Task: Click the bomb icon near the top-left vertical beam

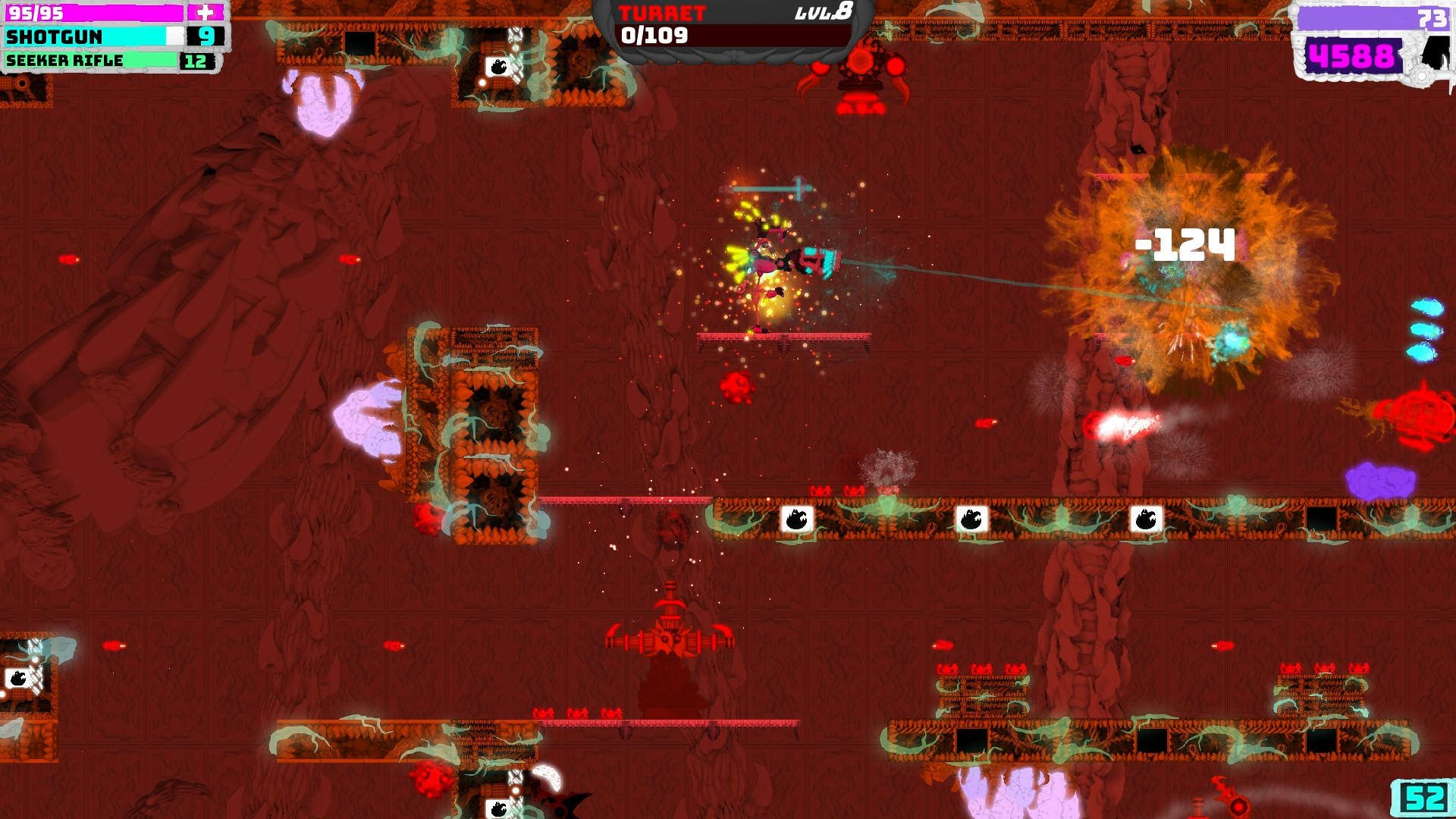Action: coord(498,67)
